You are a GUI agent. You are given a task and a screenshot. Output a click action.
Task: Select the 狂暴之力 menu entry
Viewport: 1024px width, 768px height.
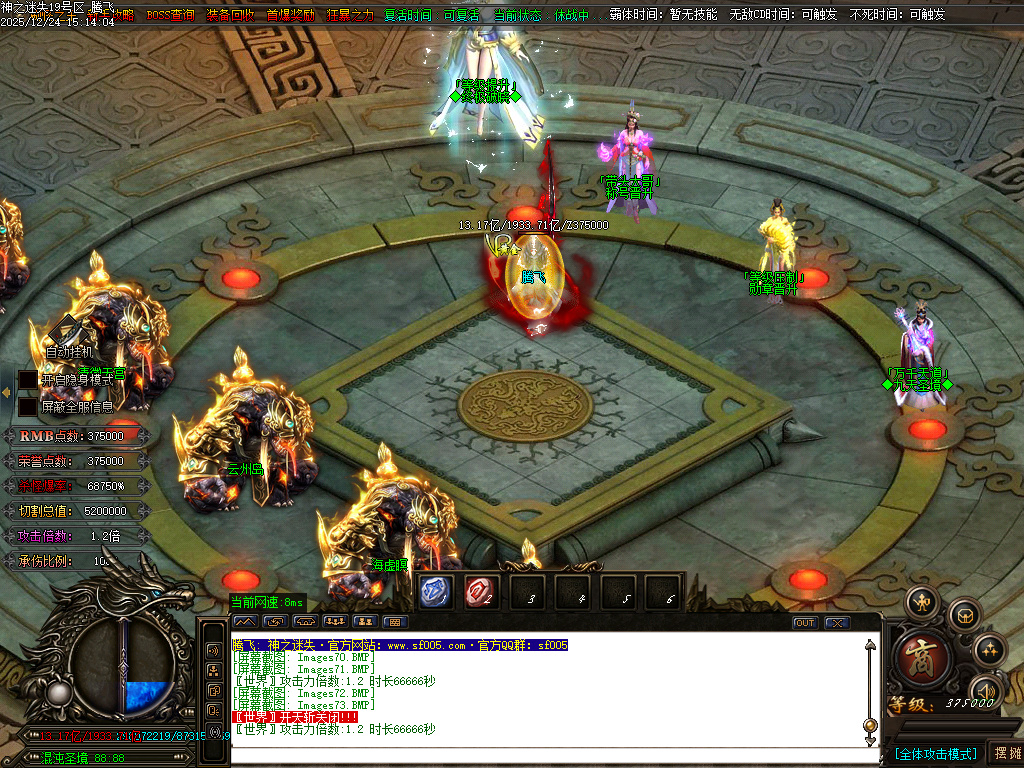[x=350, y=15]
